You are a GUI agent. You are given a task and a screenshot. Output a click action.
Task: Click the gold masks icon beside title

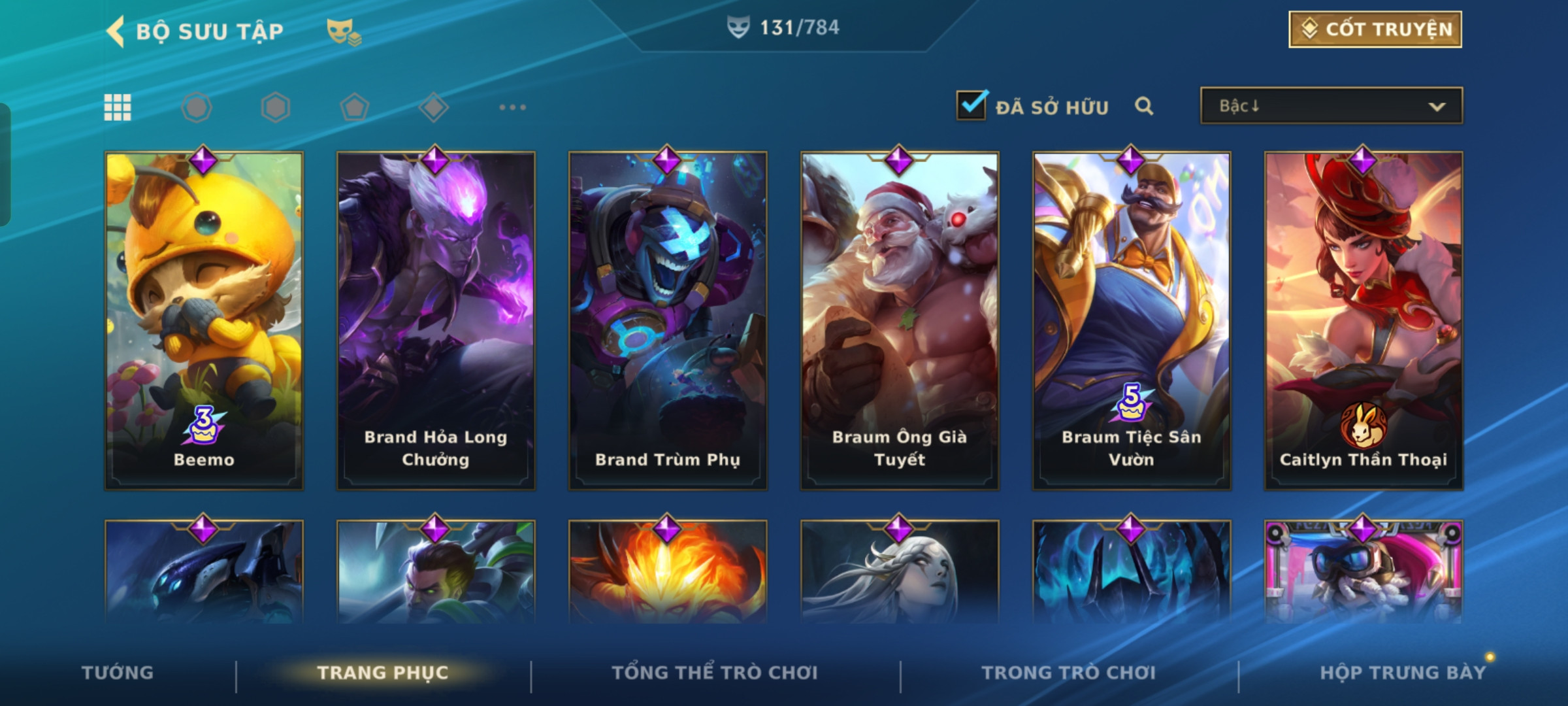[344, 31]
